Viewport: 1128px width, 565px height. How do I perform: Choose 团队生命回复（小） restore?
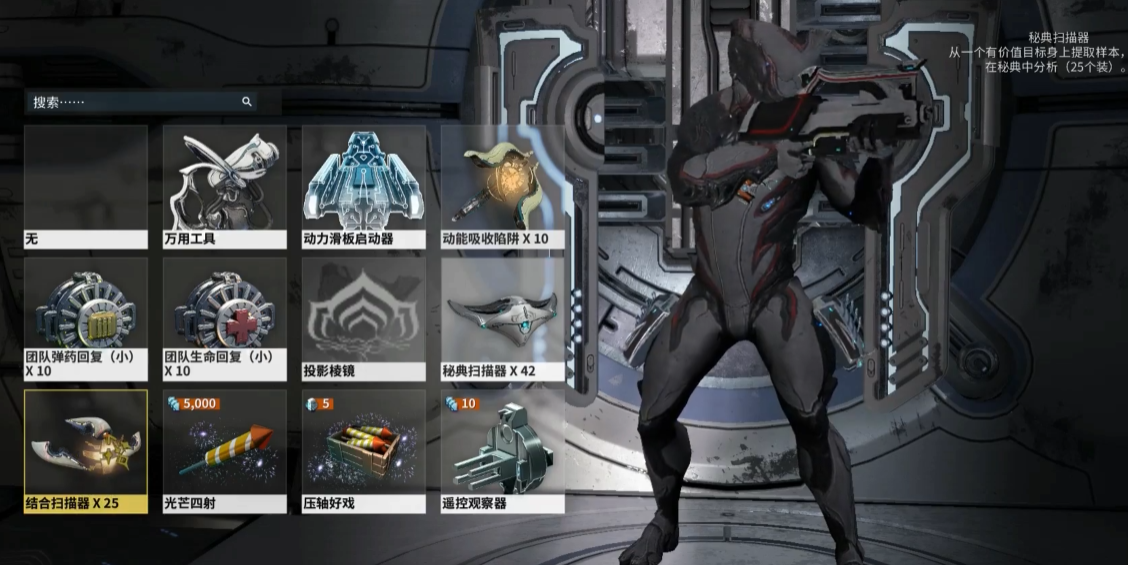pyautogui.click(x=225, y=318)
